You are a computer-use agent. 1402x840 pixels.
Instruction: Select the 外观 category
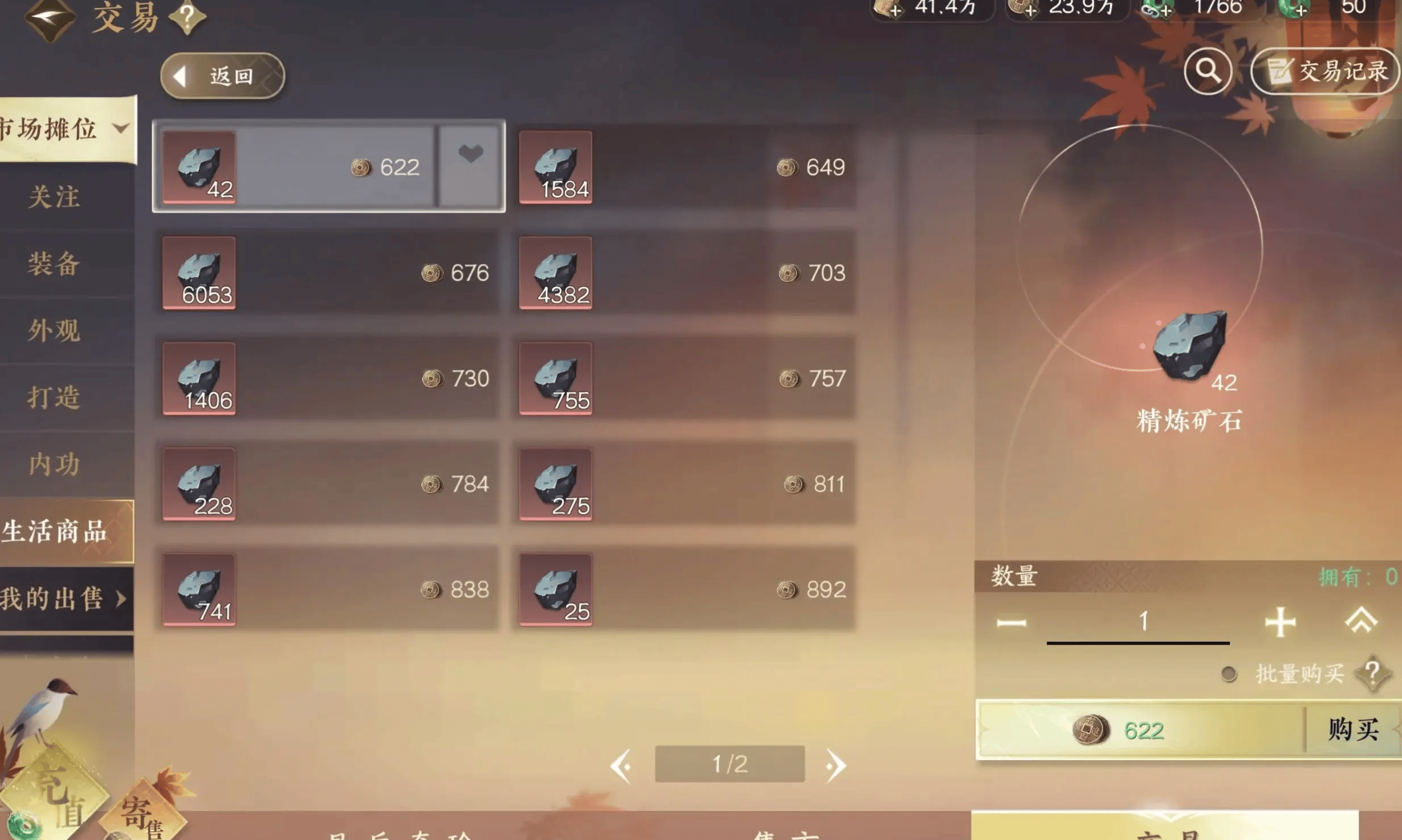(54, 331)
